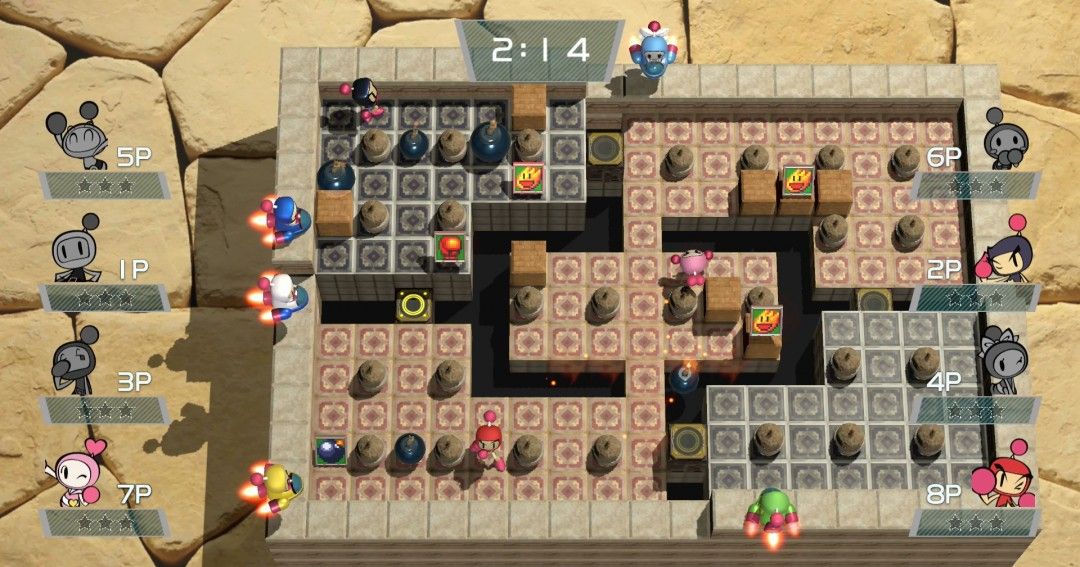The image size is (1080, 567).
Task: Choose the 3P player portrait
Action: coord(74,361)
